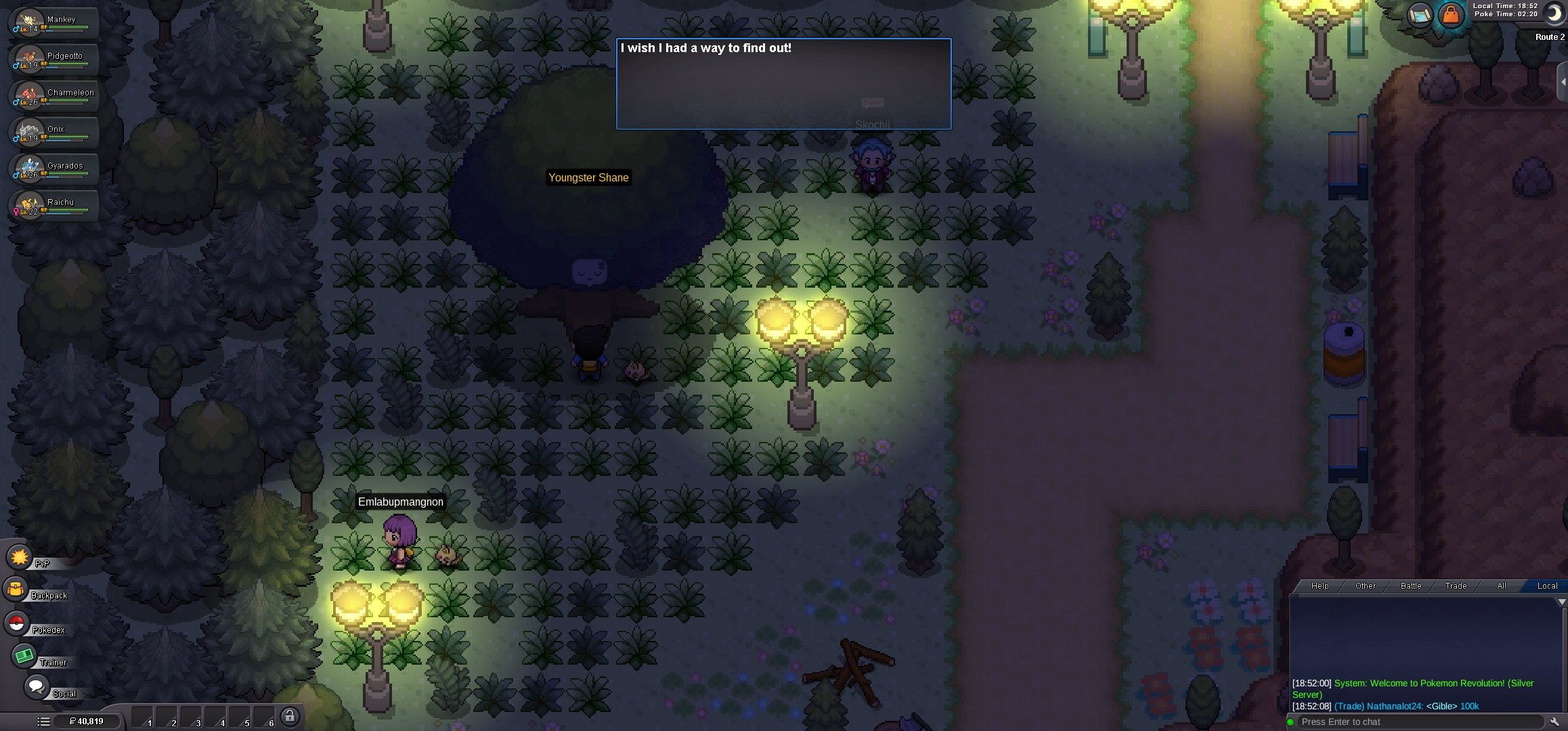Viewport: 1568px width, 731px height.
Task: Show the Trainer card
Action: tap(24, 656)
